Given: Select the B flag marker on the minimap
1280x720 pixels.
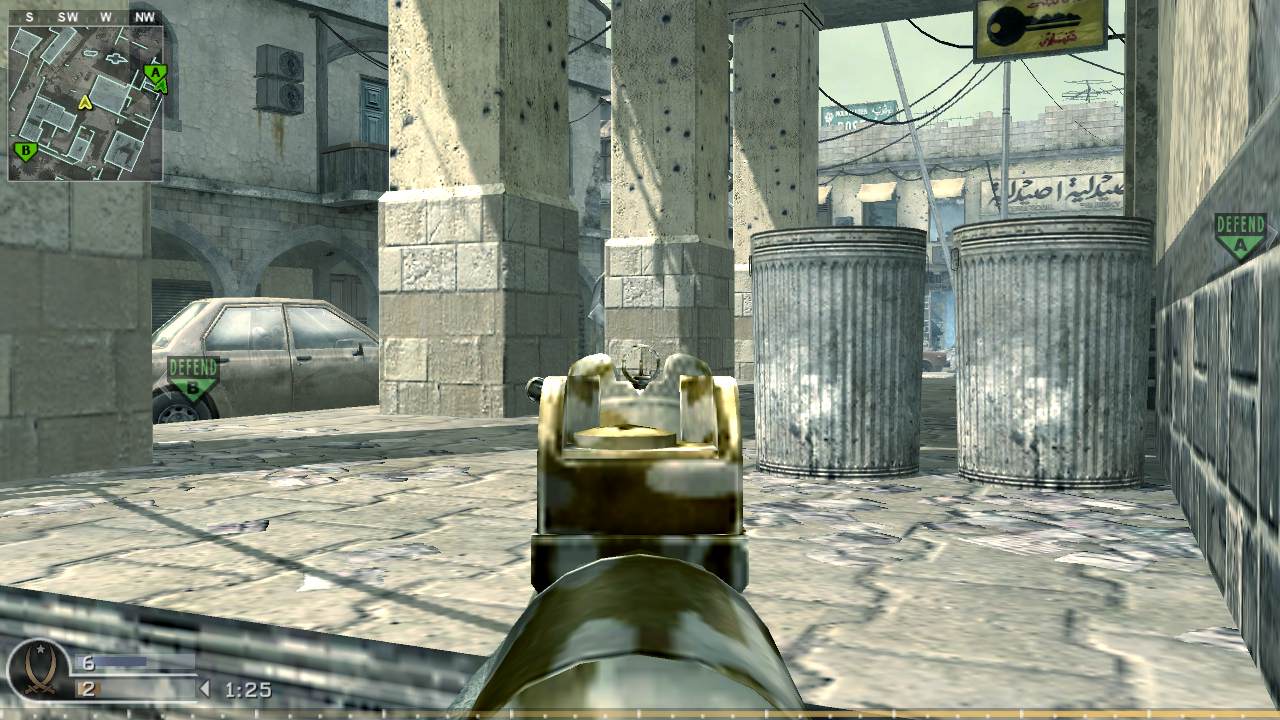Looking at the screenshot, I should 25,152.
